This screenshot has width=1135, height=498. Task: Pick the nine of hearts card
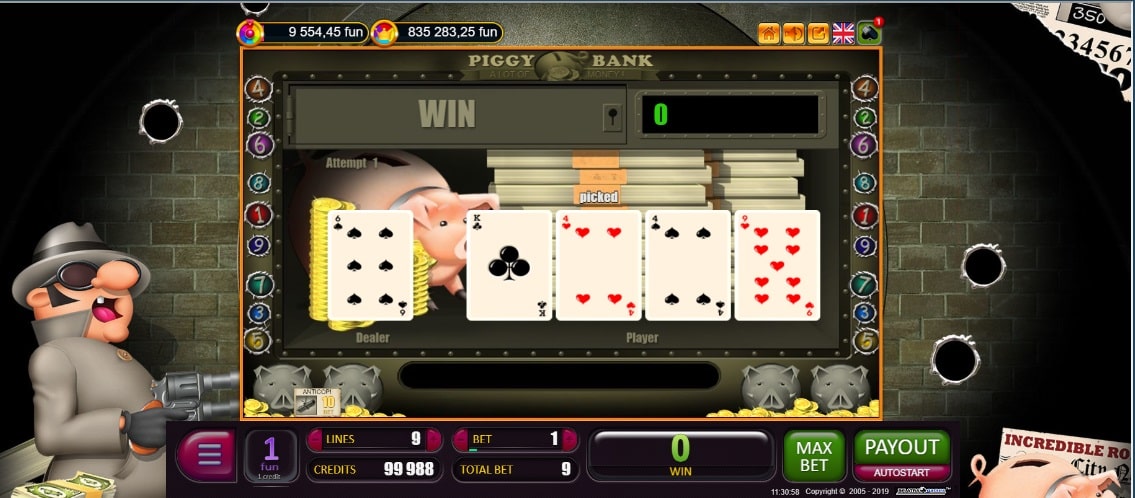tap(777, 265)
